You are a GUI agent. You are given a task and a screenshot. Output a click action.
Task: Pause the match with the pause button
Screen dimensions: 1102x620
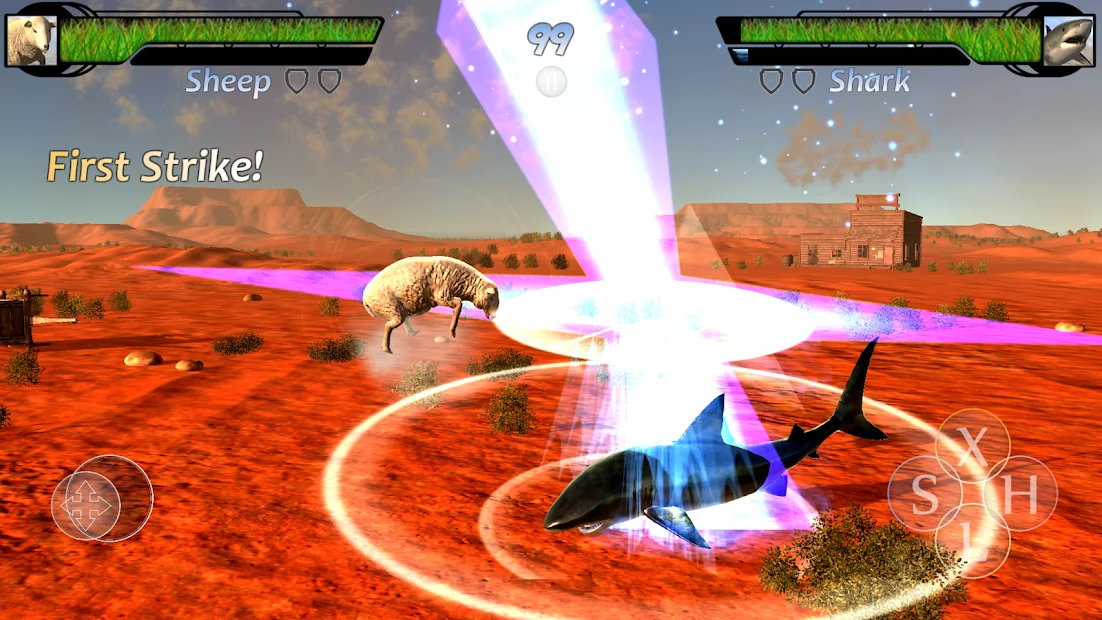click(551, 82)
